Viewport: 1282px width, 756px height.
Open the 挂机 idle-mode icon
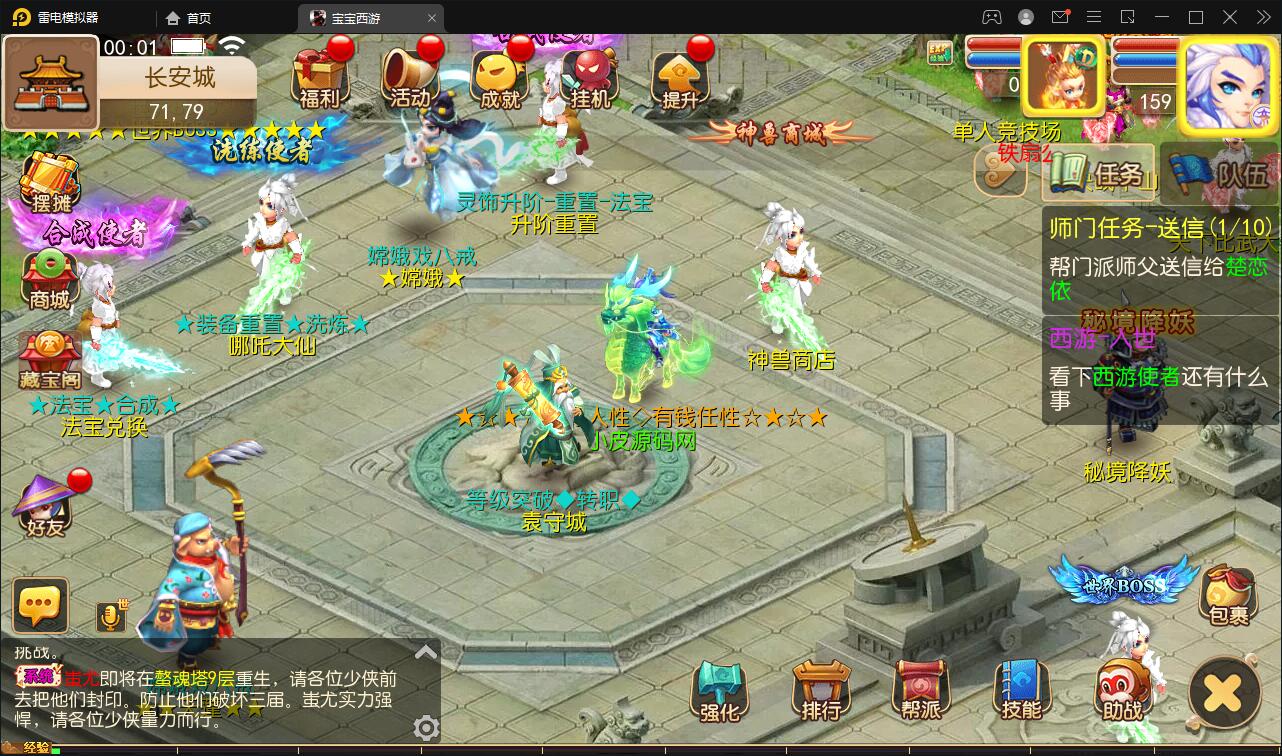tap(590, 77)
